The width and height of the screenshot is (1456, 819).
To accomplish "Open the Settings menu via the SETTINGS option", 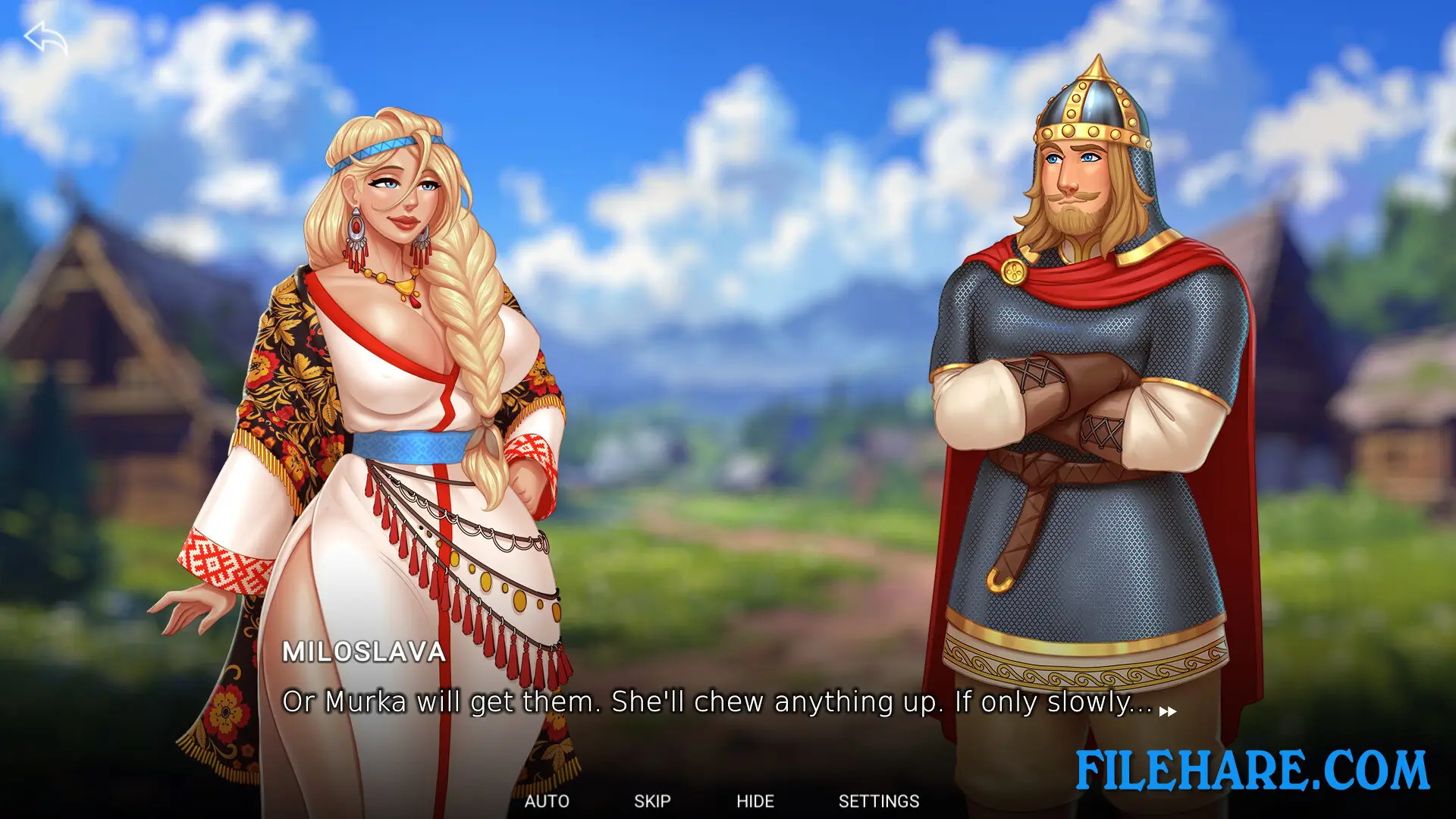I will [879, 801].
